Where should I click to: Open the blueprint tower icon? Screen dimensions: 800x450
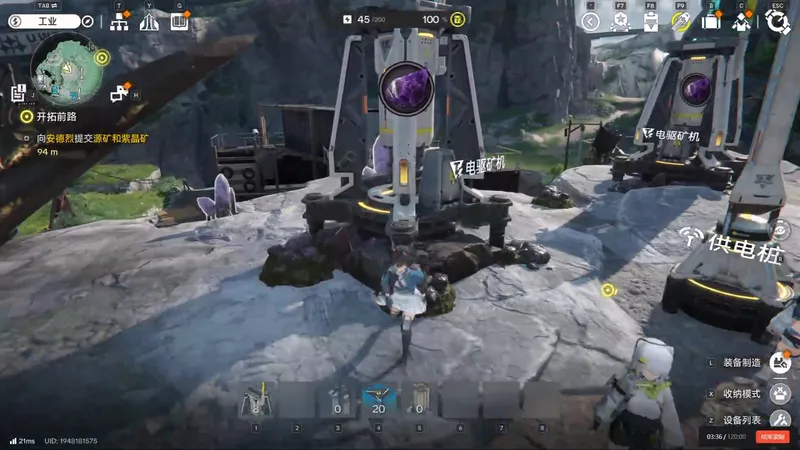(149, 21)
